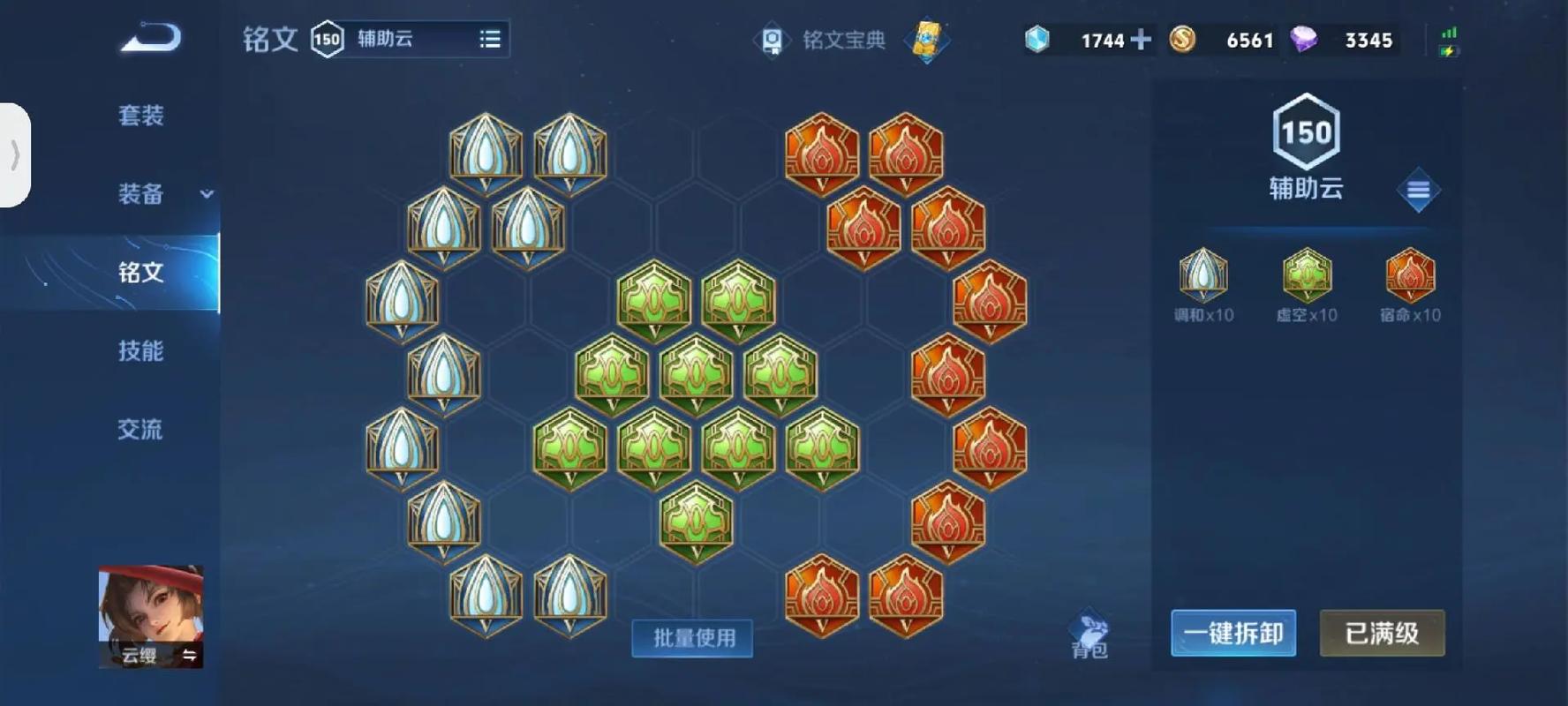The height and width of the screenshot is (706, 1568).
Task: Switch to the 技能 tab
Action: (x=141, y=351)
